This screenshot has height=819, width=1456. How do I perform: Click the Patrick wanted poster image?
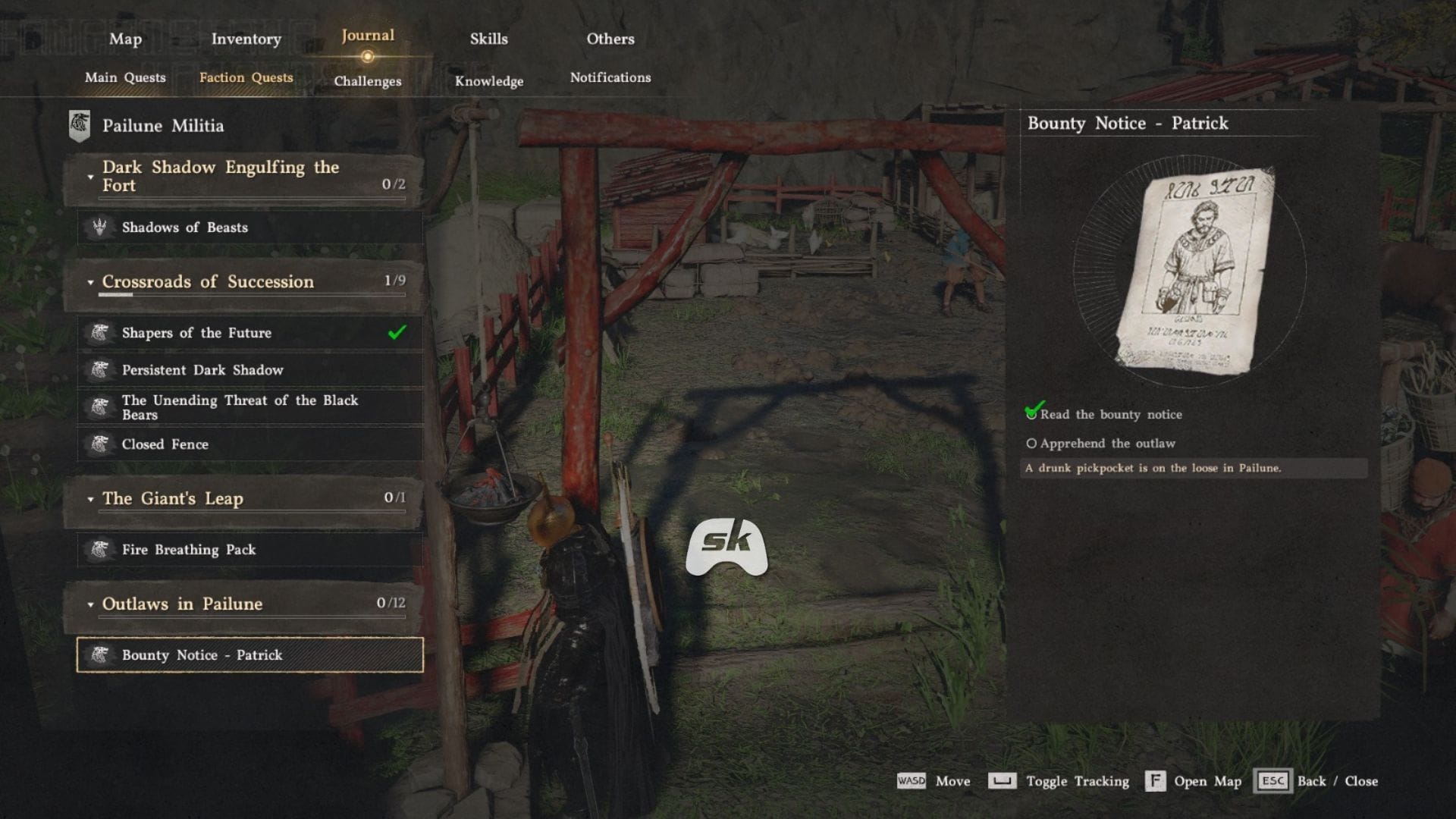click(x=1194, y=271)
